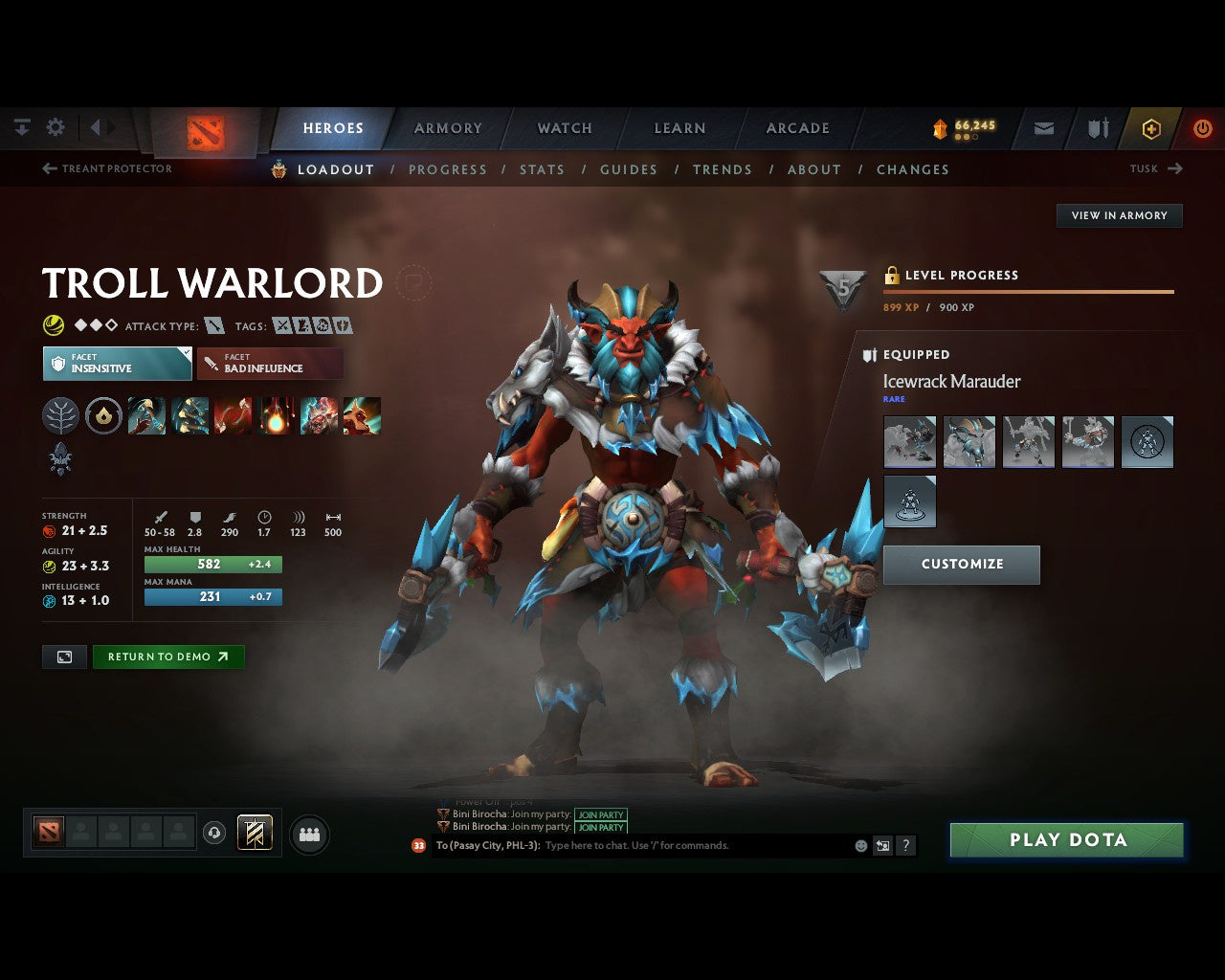Screen dimensions: 1225x980
Task: Select the Bad Influence facet
Action: point(271,364)
